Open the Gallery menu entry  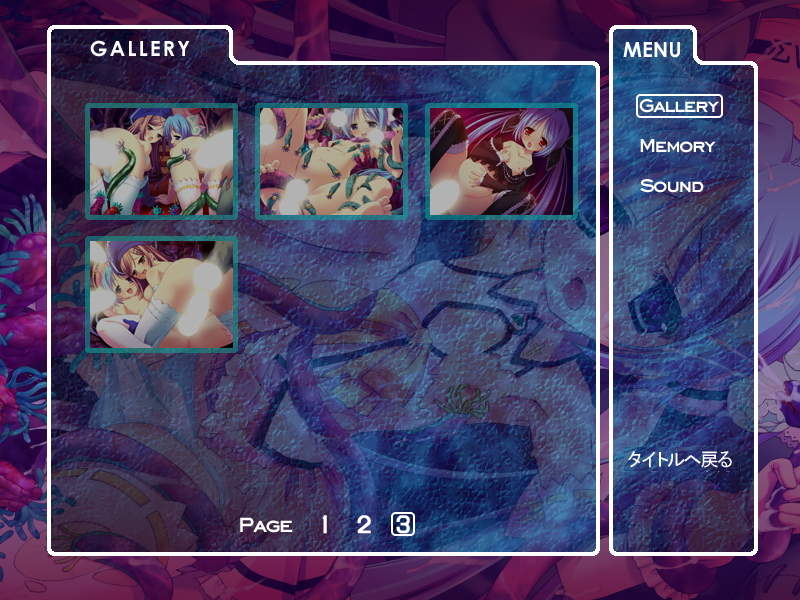click(679, 105)
